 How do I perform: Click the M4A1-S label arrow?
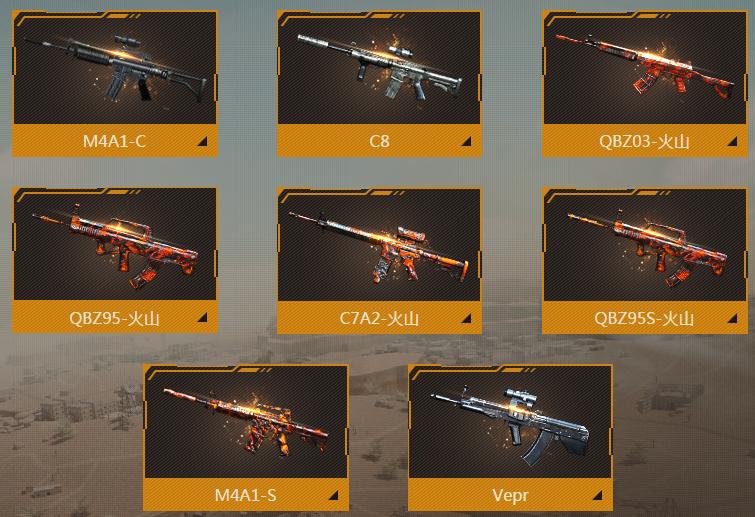334,496
